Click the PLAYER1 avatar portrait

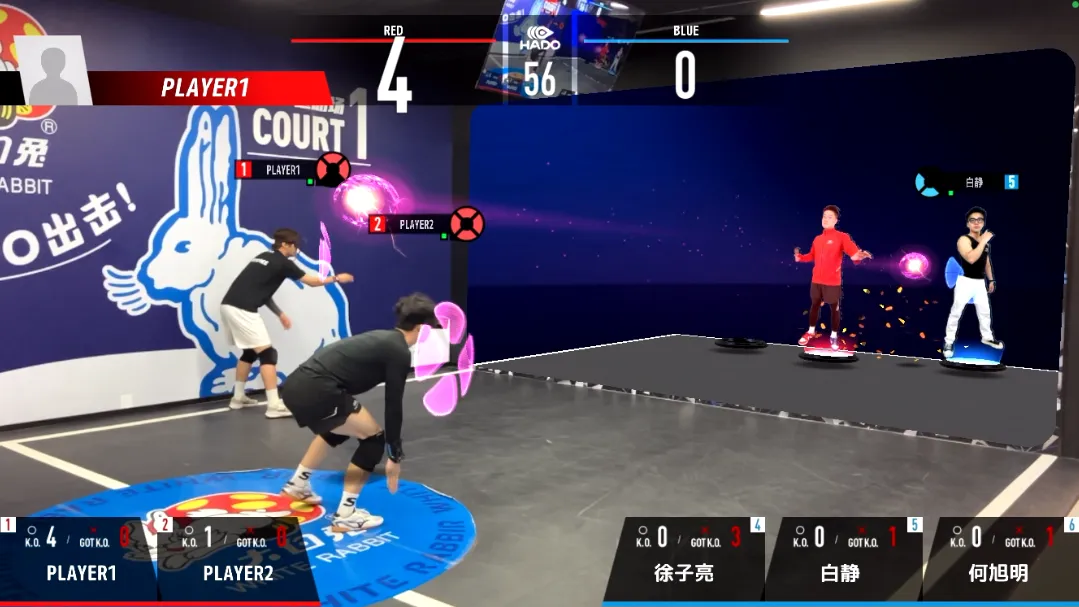53,71
